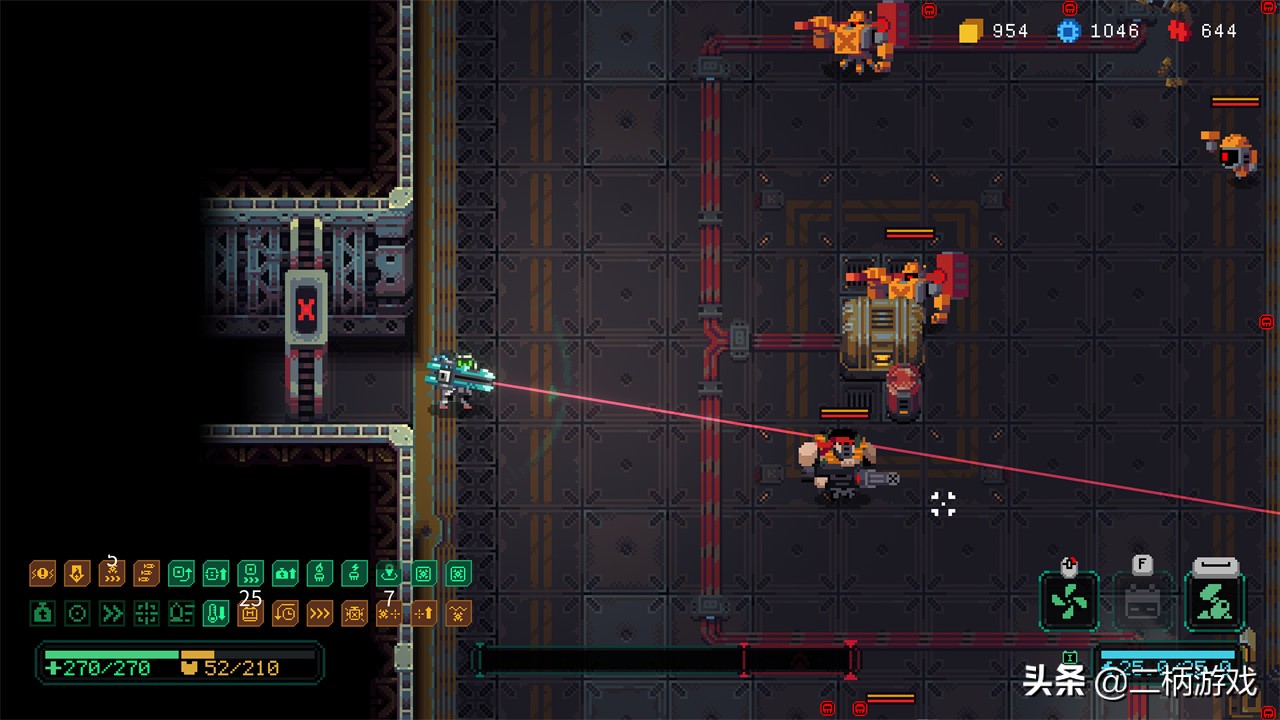1280x720 pixels.
Task: Select the orange perk with count 7
Action: [389, 613]
